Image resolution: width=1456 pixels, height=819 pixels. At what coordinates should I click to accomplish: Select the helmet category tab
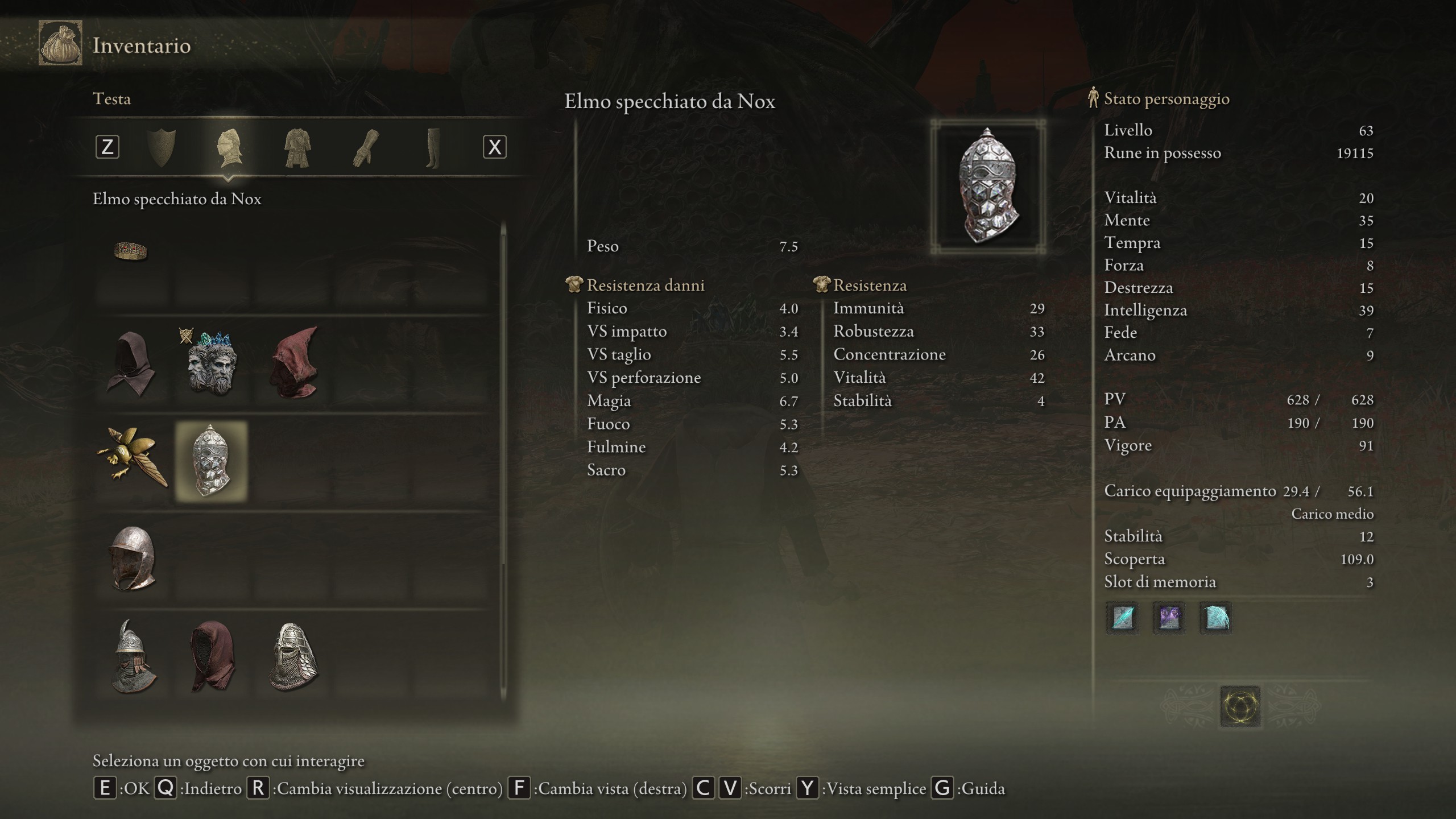229,148
